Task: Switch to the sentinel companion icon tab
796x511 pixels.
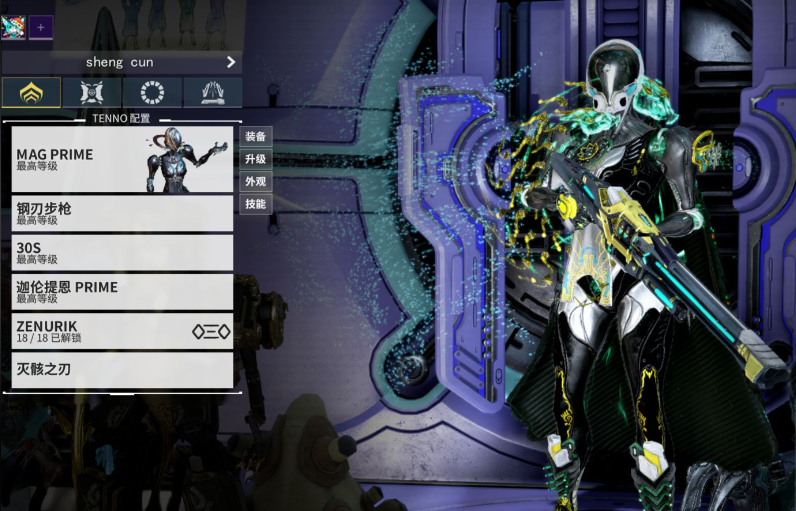Action: point(92,93)
